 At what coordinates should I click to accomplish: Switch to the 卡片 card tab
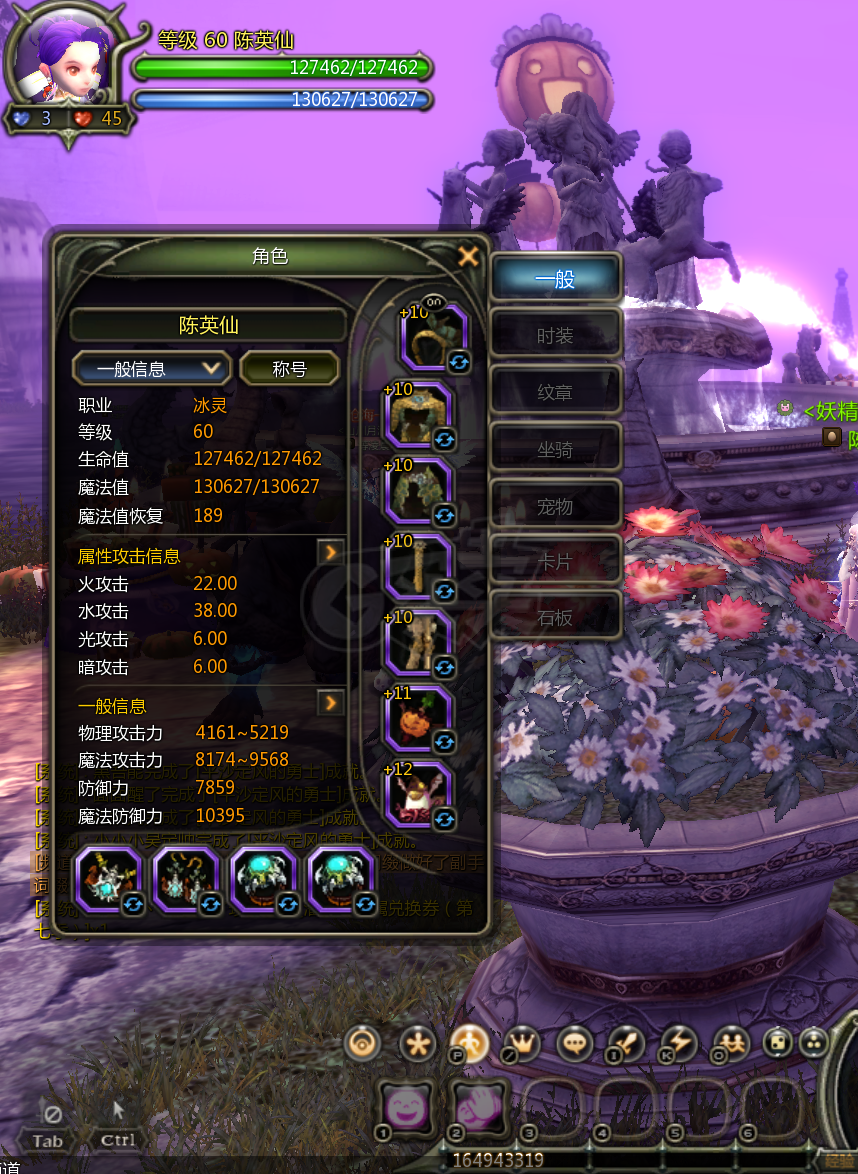tap(555, 563)
